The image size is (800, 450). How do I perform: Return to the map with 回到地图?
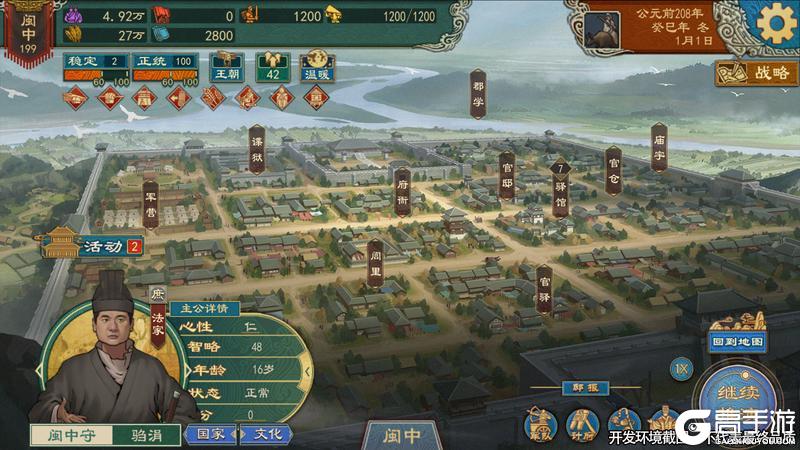click(x=738, y=341)
